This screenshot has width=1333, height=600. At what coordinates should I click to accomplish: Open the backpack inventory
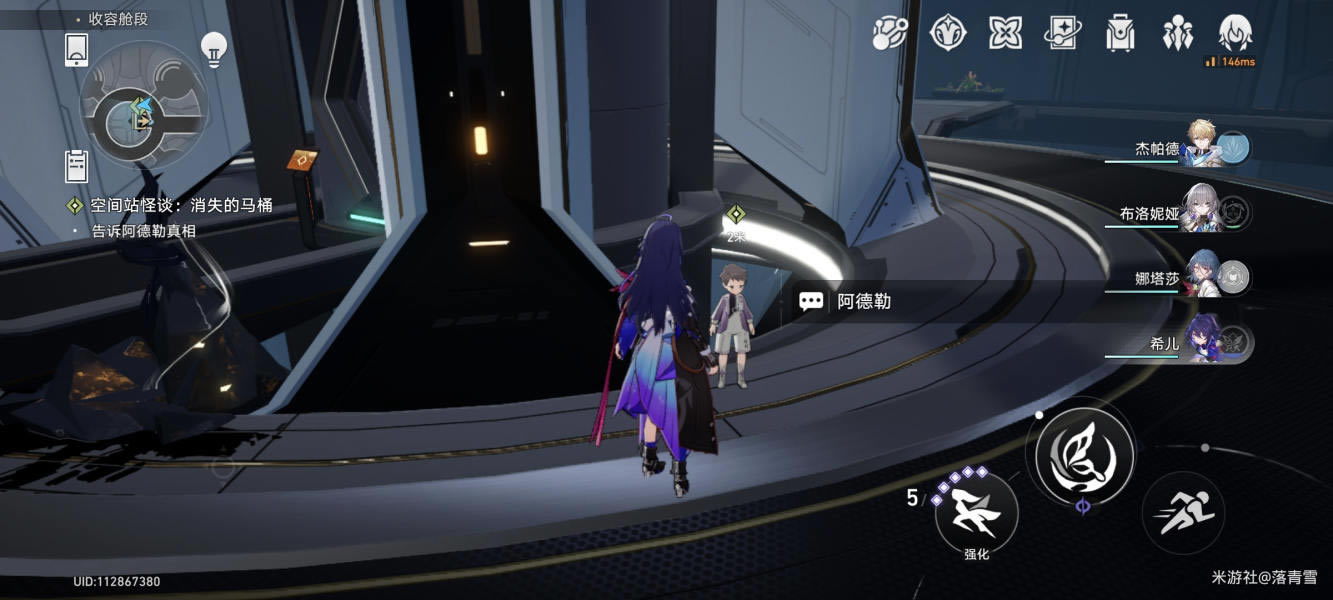point(1120,33)
